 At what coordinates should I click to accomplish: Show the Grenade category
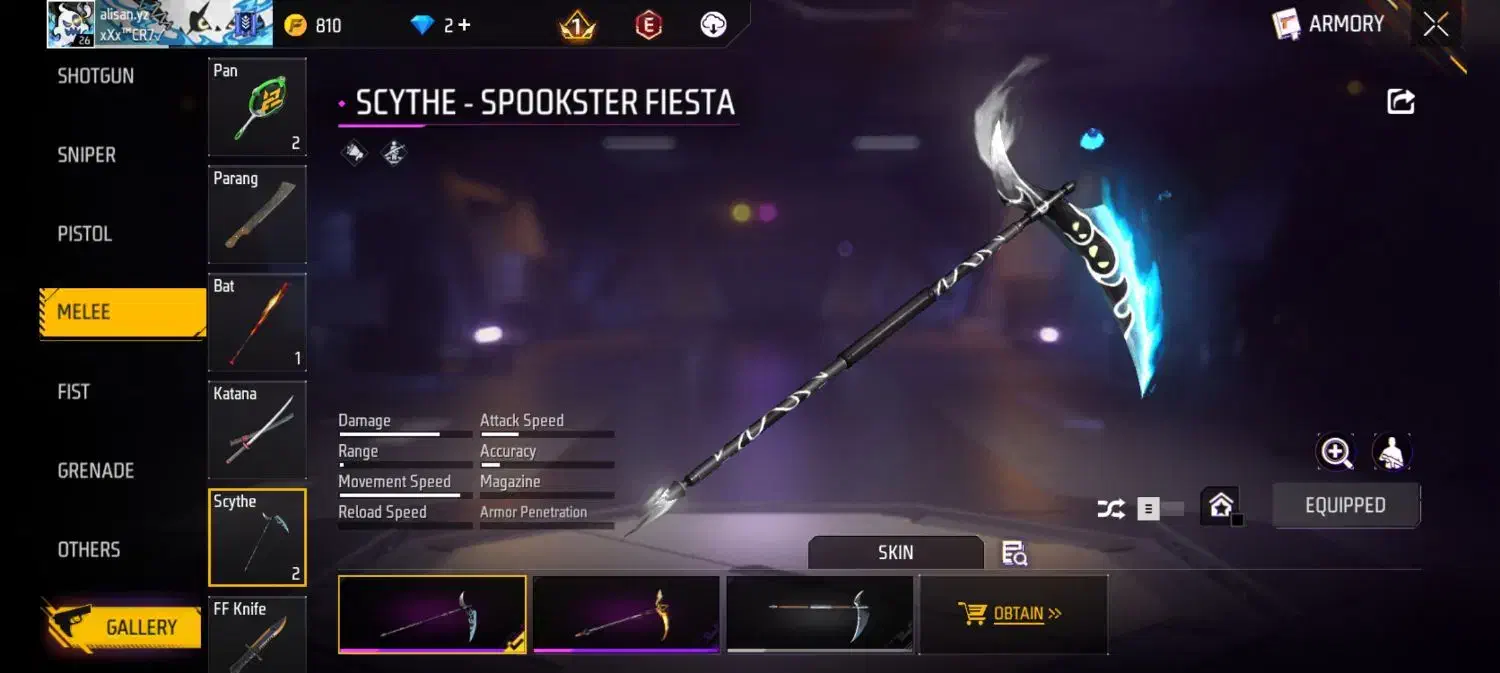(96, 470)
